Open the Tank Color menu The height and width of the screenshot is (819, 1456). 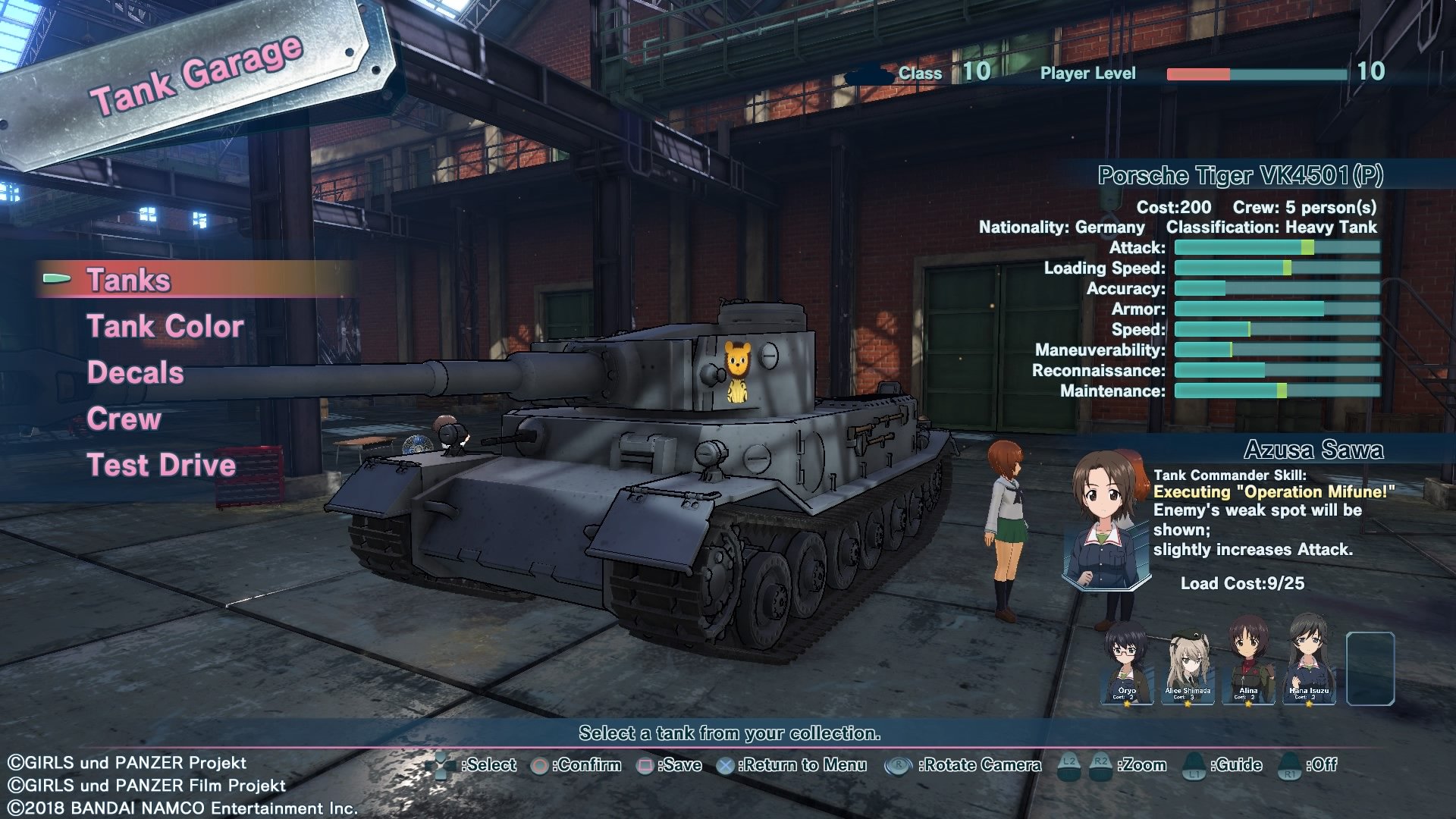click(x=165, y=326)
